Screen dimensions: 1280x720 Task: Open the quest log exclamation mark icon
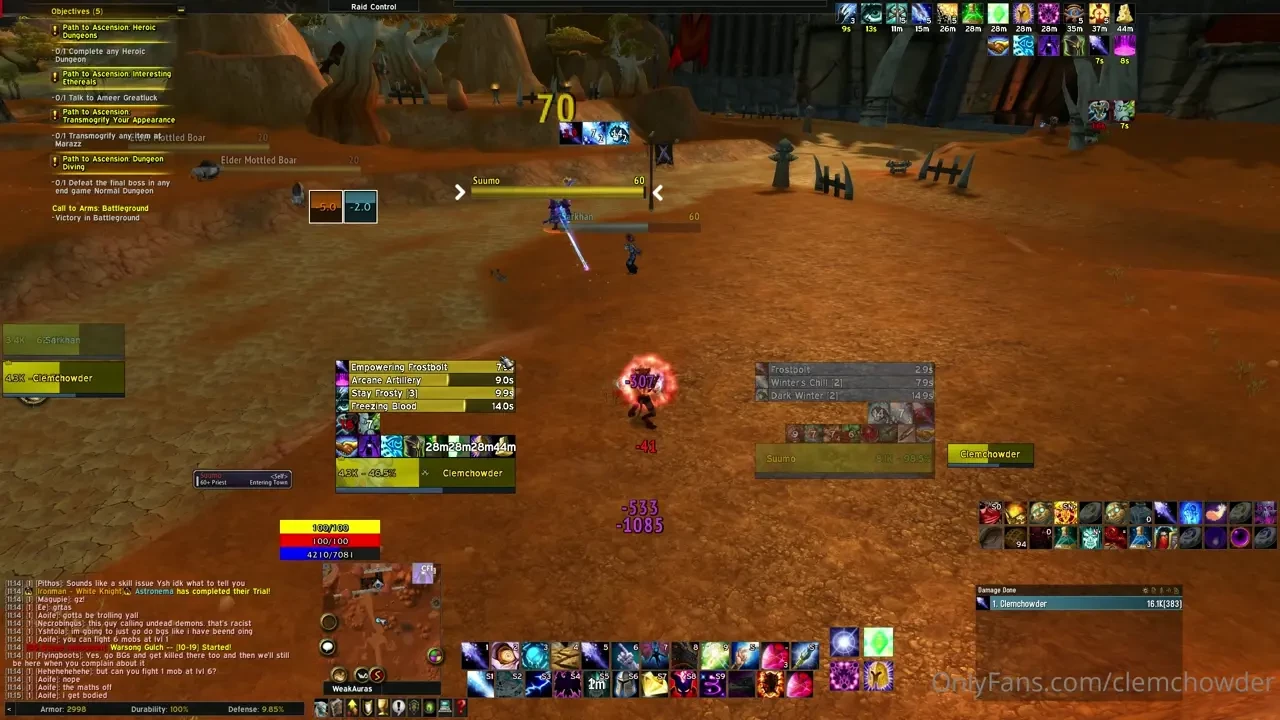point(400,706)
